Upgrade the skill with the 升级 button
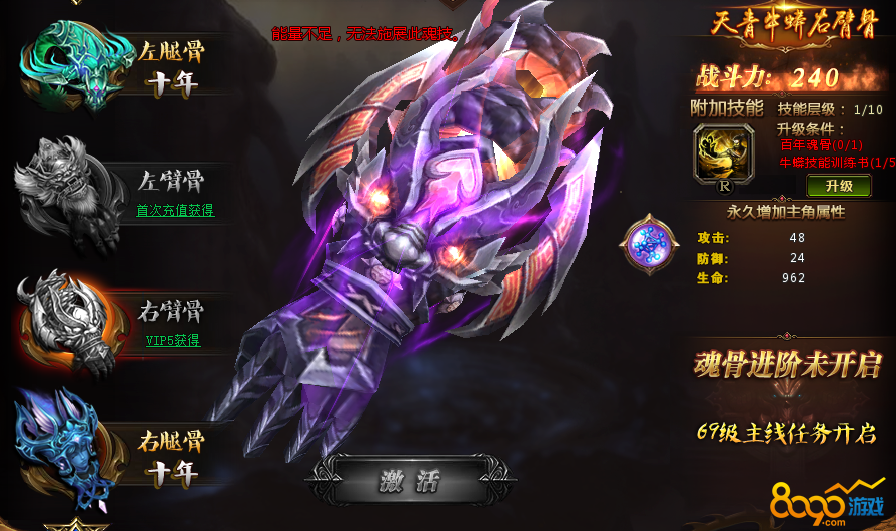This screenshot has width=896, height=531. pos(839,186)
